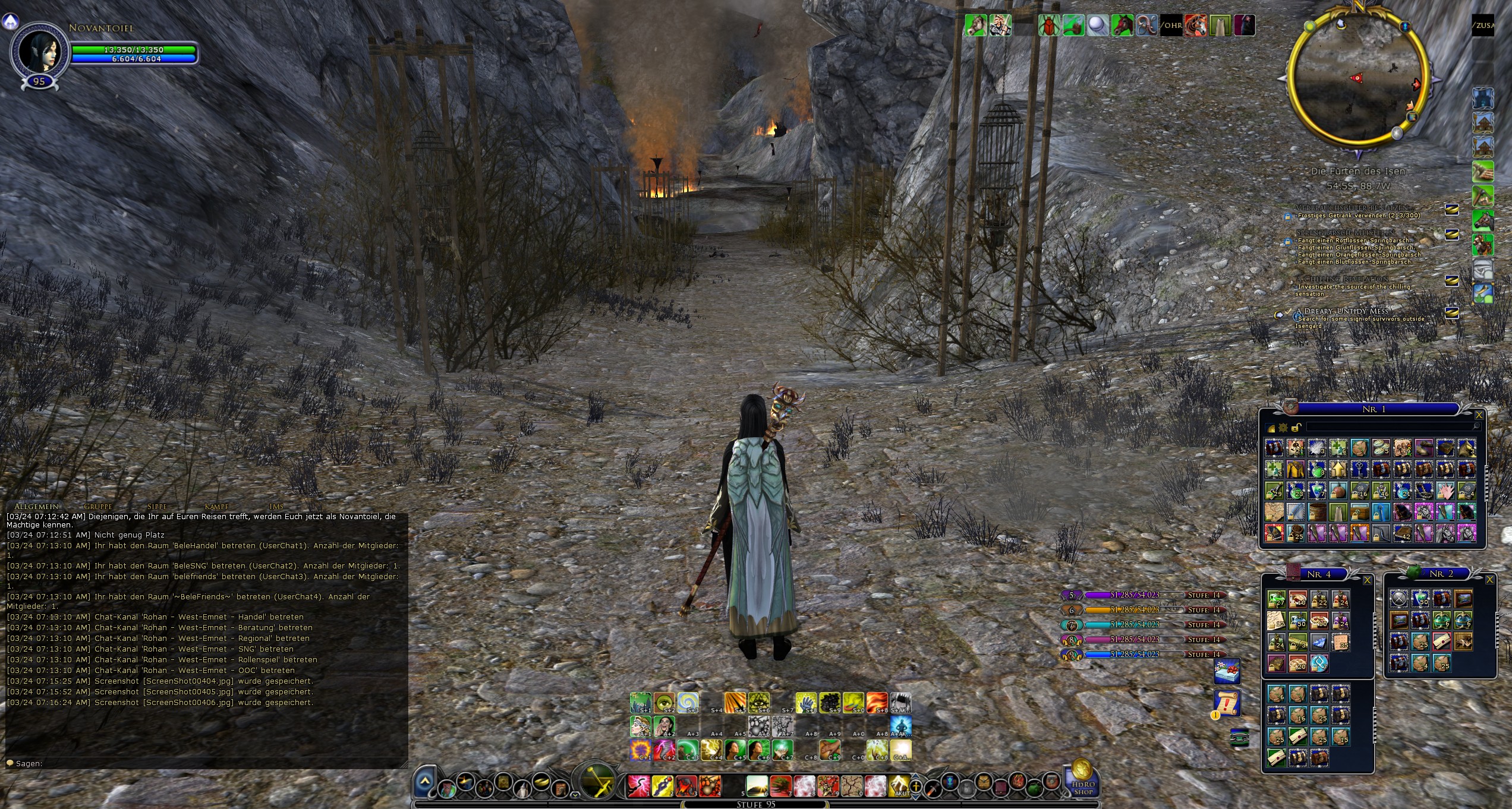Activate the fiery flames skill labeled S+8
This screenshot has width=1512, height=809.
(877, 703)
